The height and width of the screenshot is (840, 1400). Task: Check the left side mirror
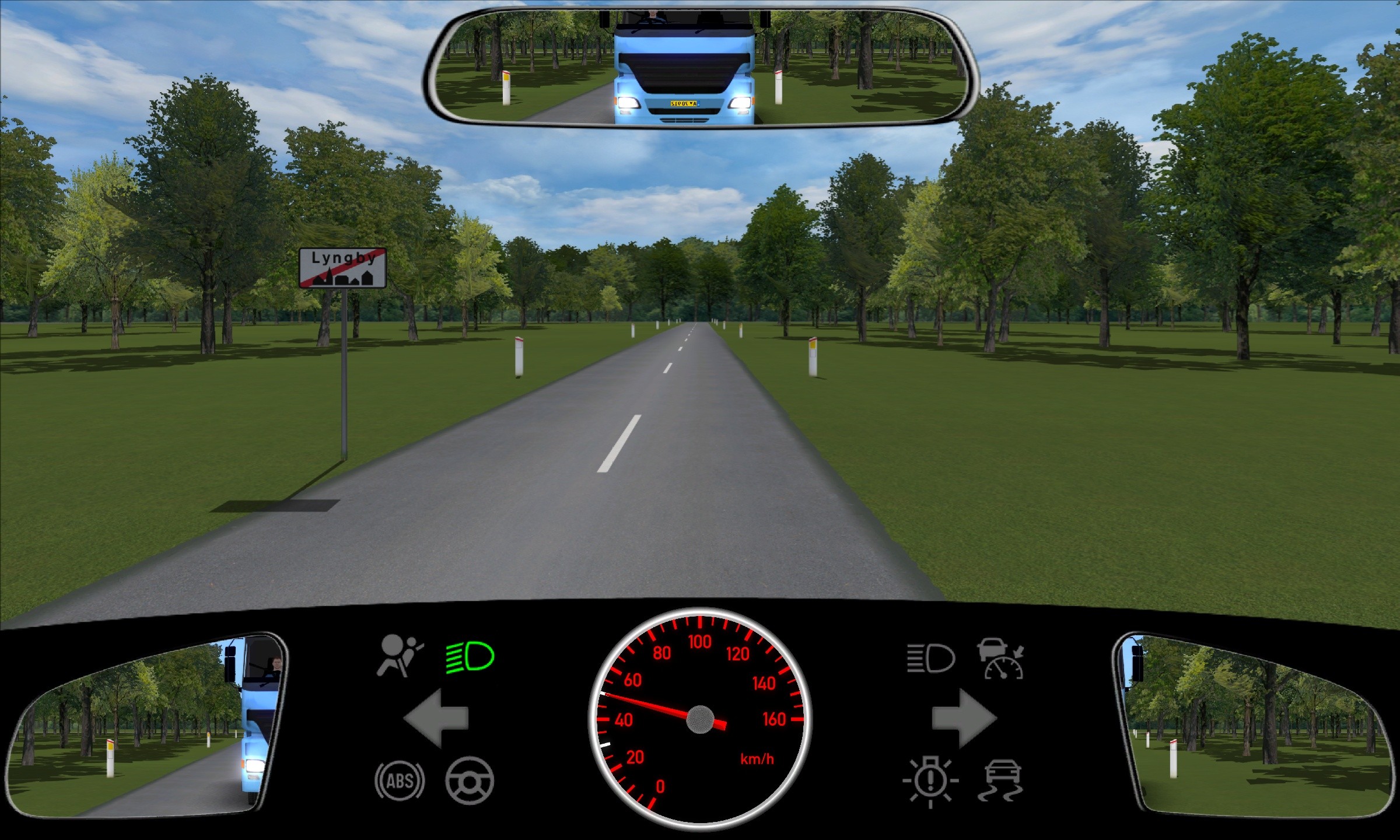pos(146,726)
